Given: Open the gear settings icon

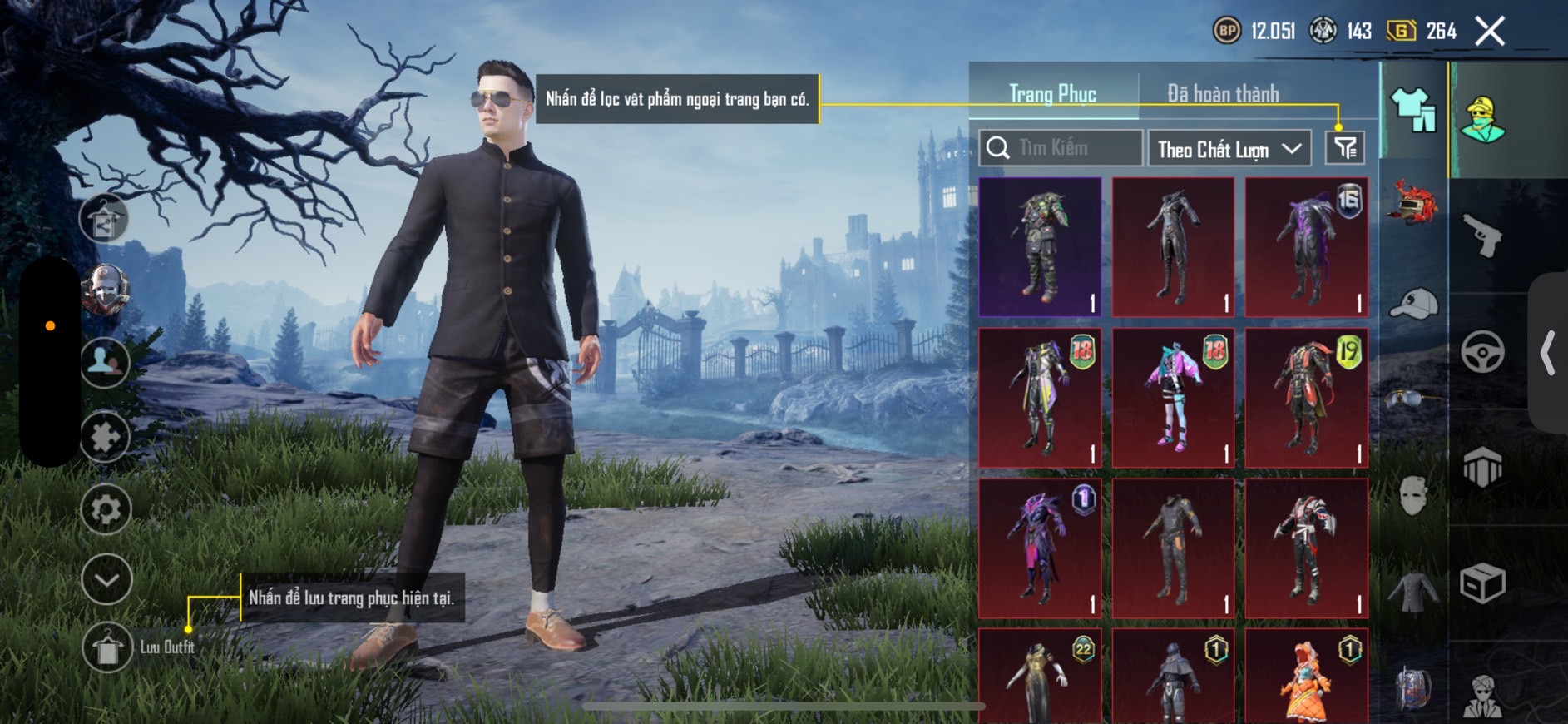Looking at the screenshot, I should point(106,508).
